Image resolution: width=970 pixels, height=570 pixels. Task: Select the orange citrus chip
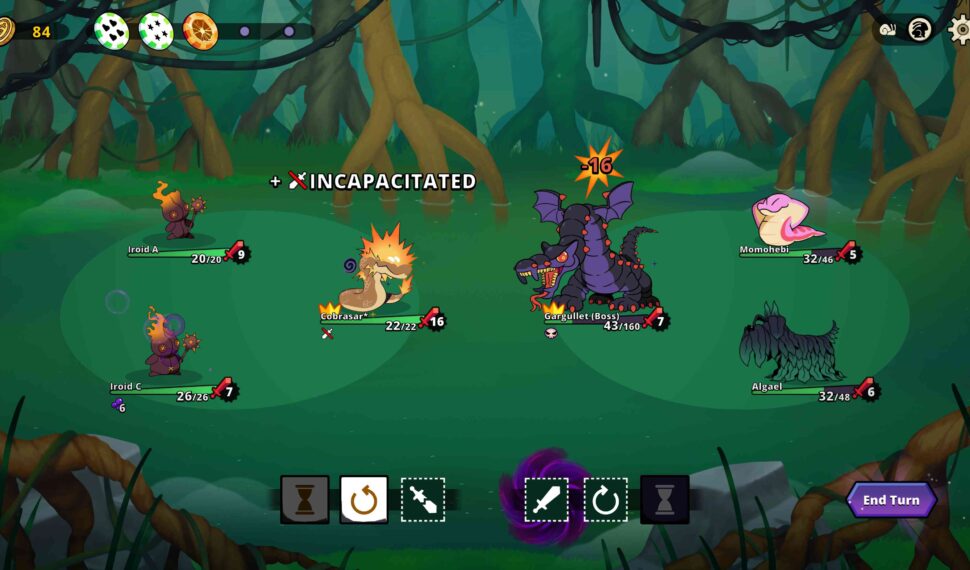pyautogui.click(x=200, y=31)
